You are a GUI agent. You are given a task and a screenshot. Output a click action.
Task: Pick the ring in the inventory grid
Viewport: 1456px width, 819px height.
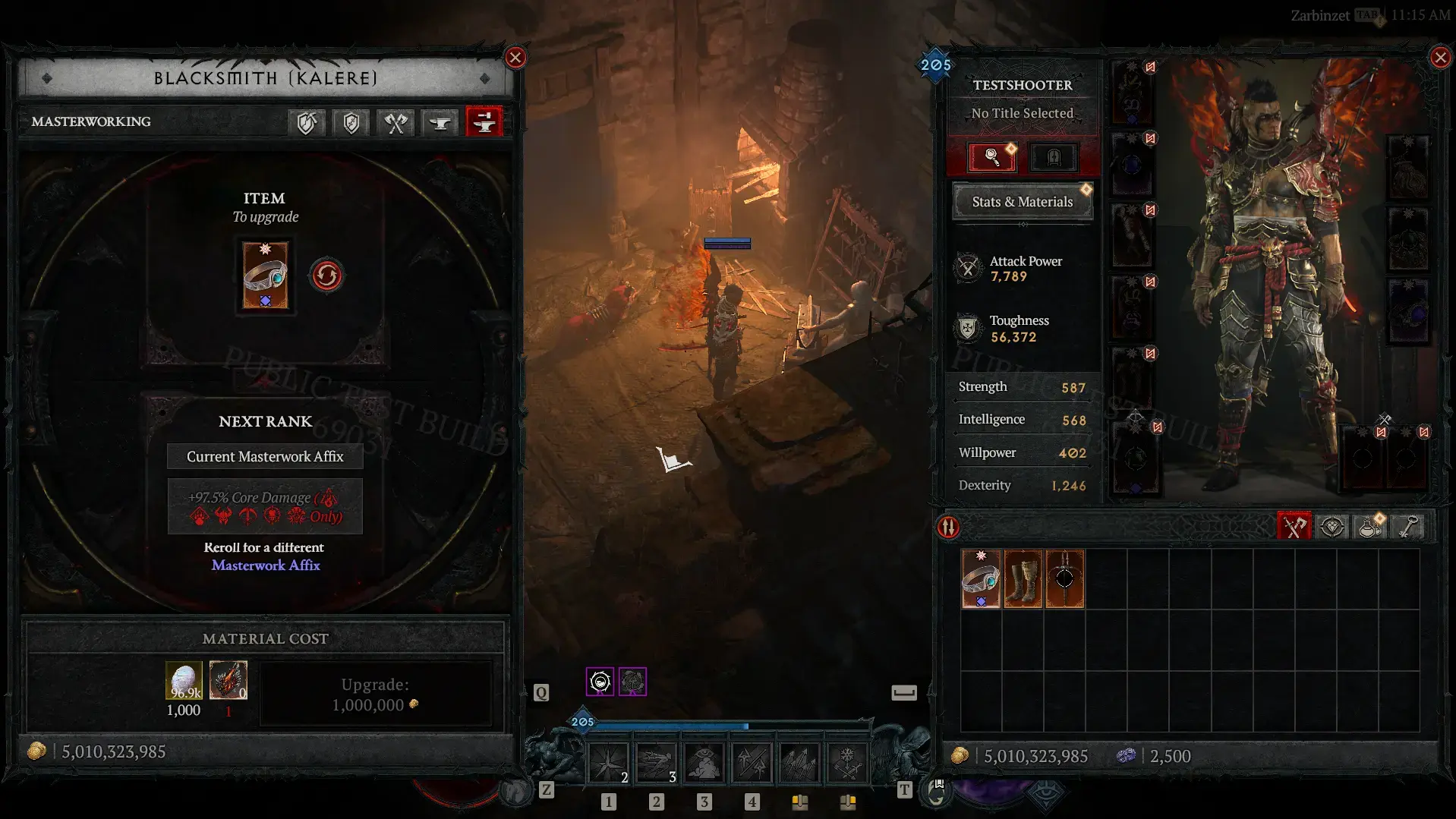[x=981, y=579]
